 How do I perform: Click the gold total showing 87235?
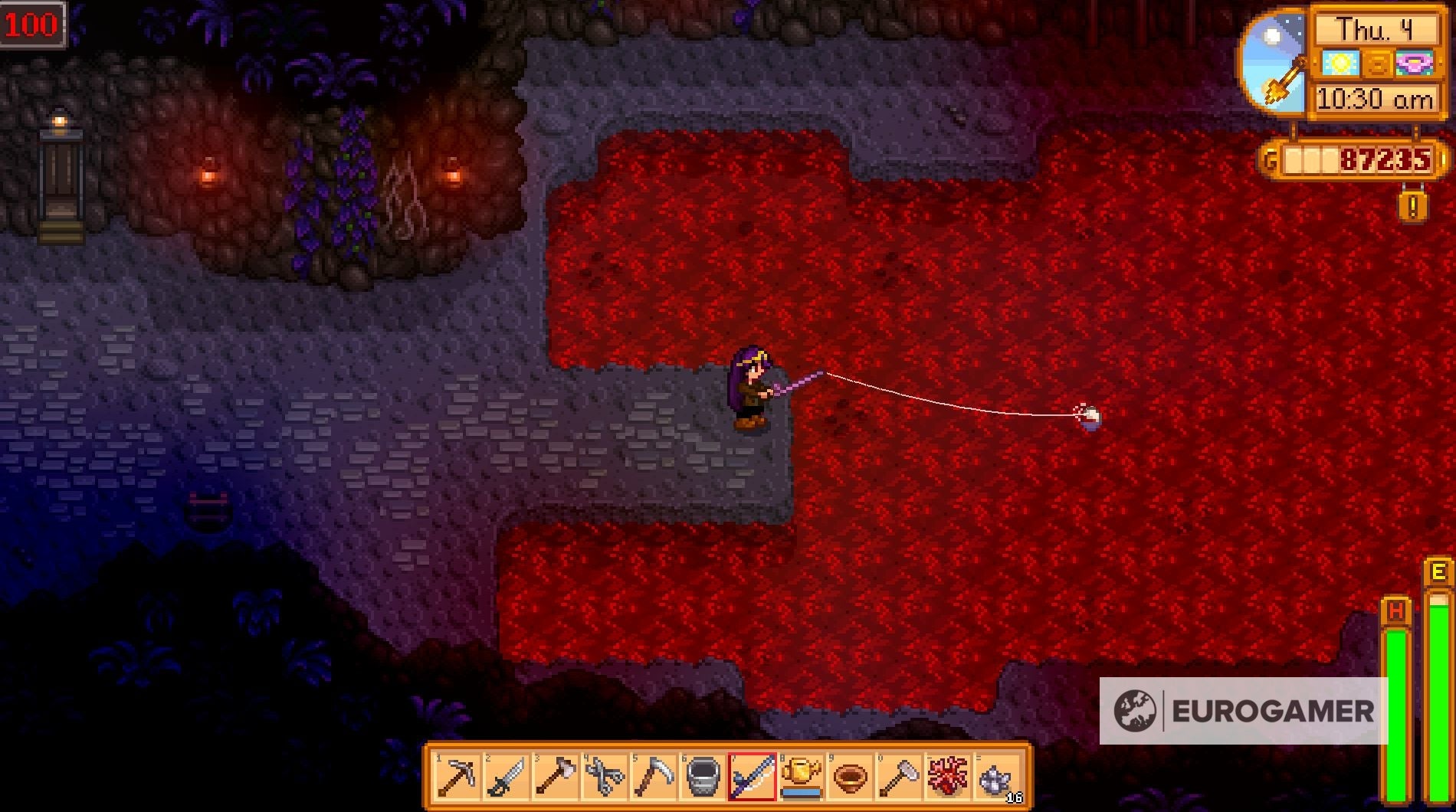pyautogui.click(x=1387, y=161)
